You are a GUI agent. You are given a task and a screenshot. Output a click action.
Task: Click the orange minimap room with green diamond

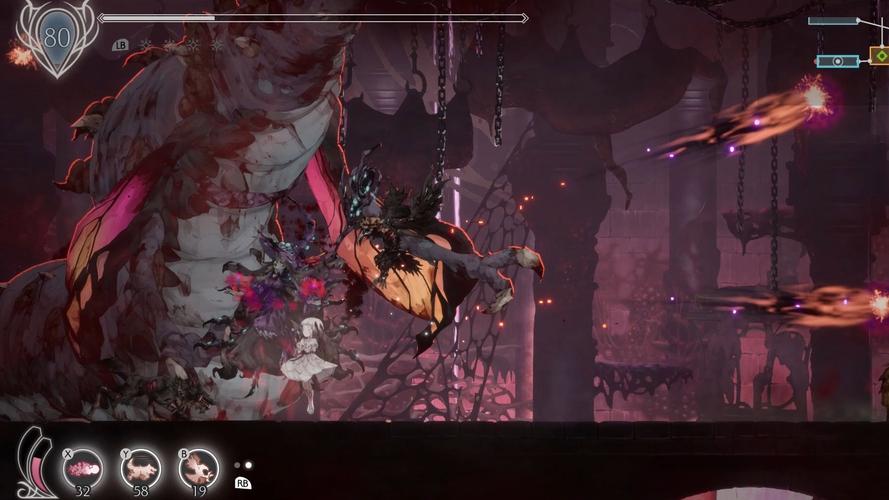point(878,57)
